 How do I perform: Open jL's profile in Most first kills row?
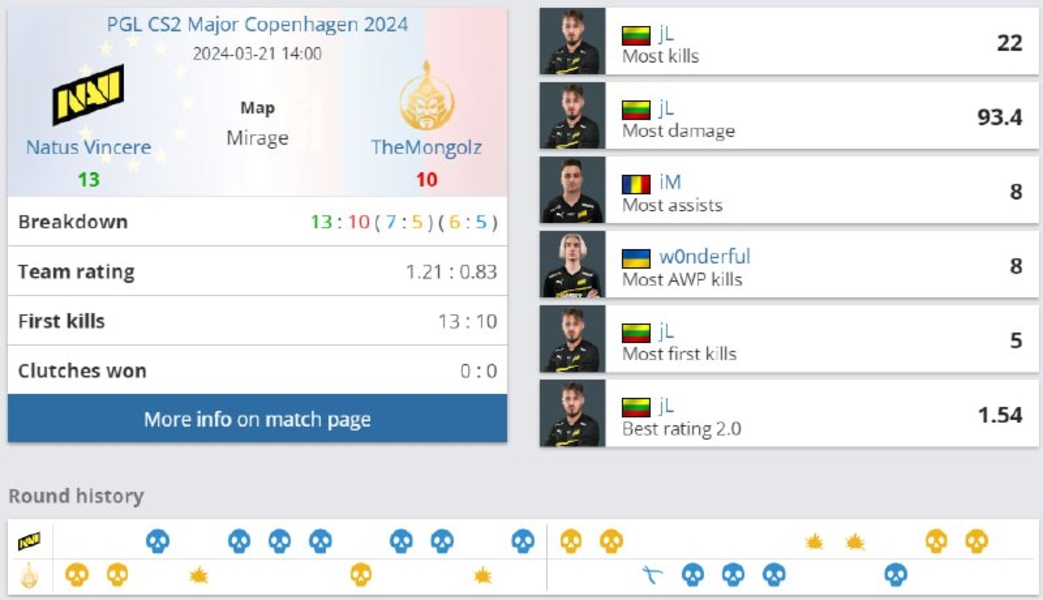[x=666, y=331]
